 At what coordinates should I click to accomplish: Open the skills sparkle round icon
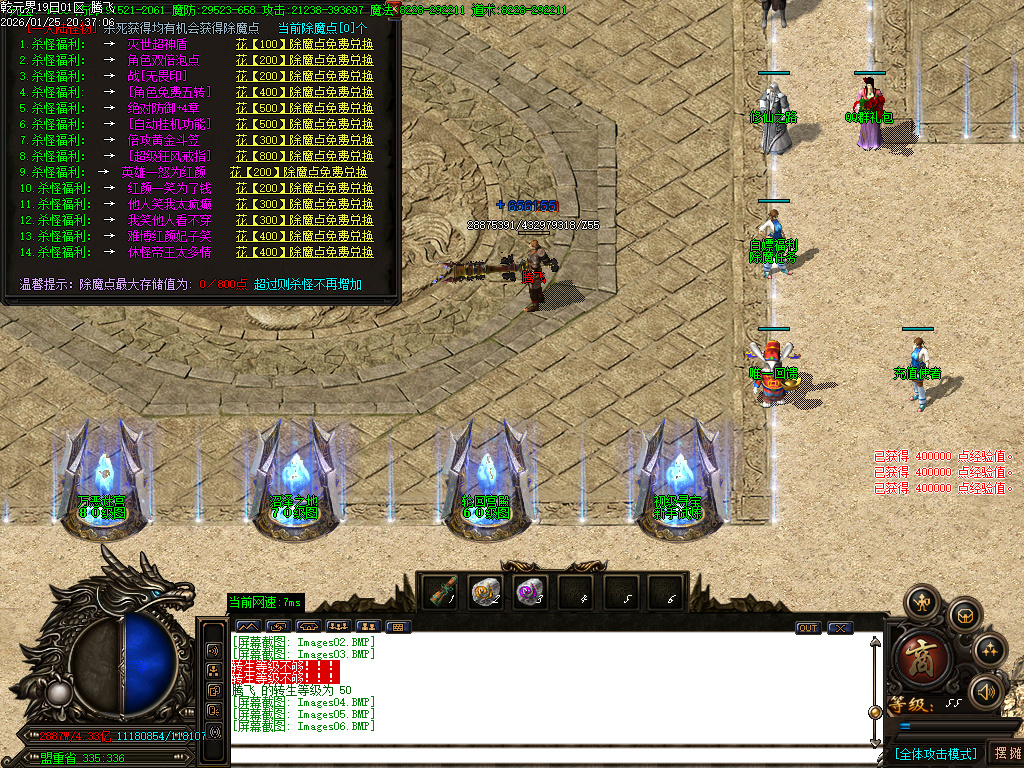point(990,651)
